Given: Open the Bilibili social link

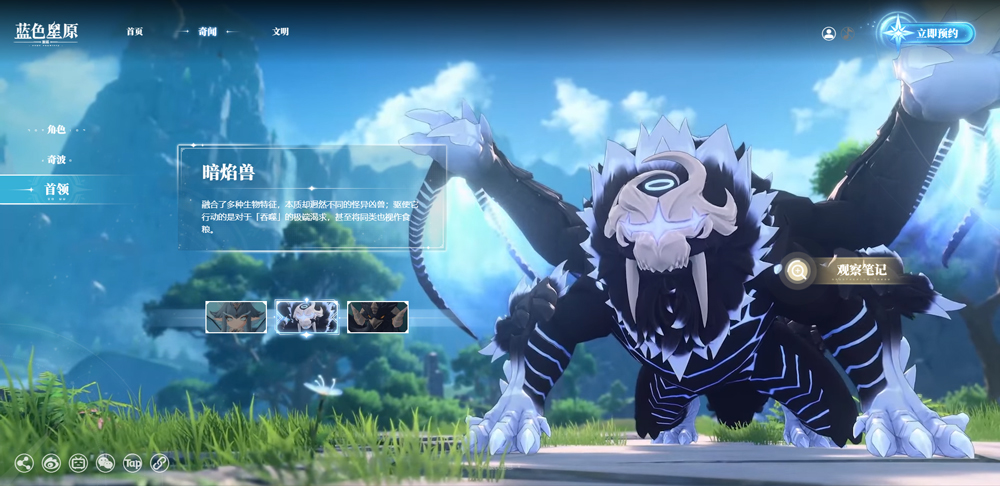Looking at the screenshot, I should tap(78, 463).
